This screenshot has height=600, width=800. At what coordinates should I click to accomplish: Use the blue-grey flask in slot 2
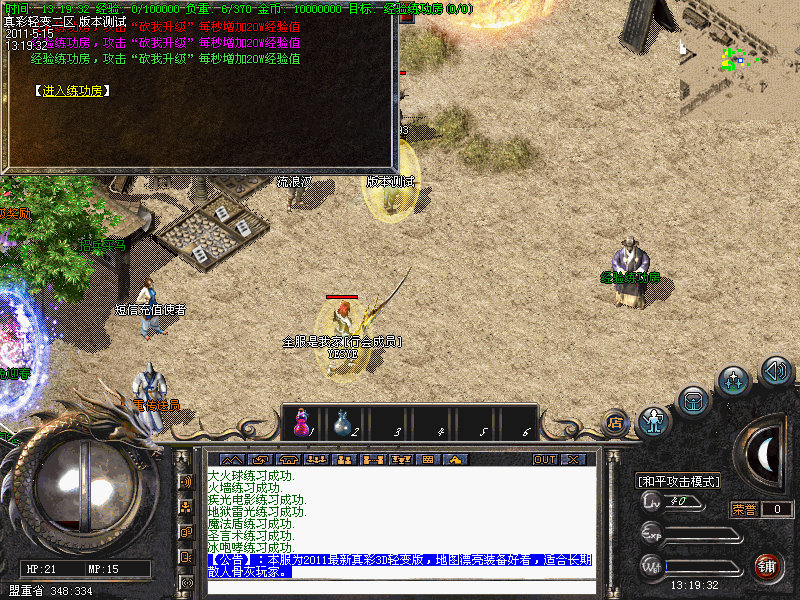[x=342, y=422]
